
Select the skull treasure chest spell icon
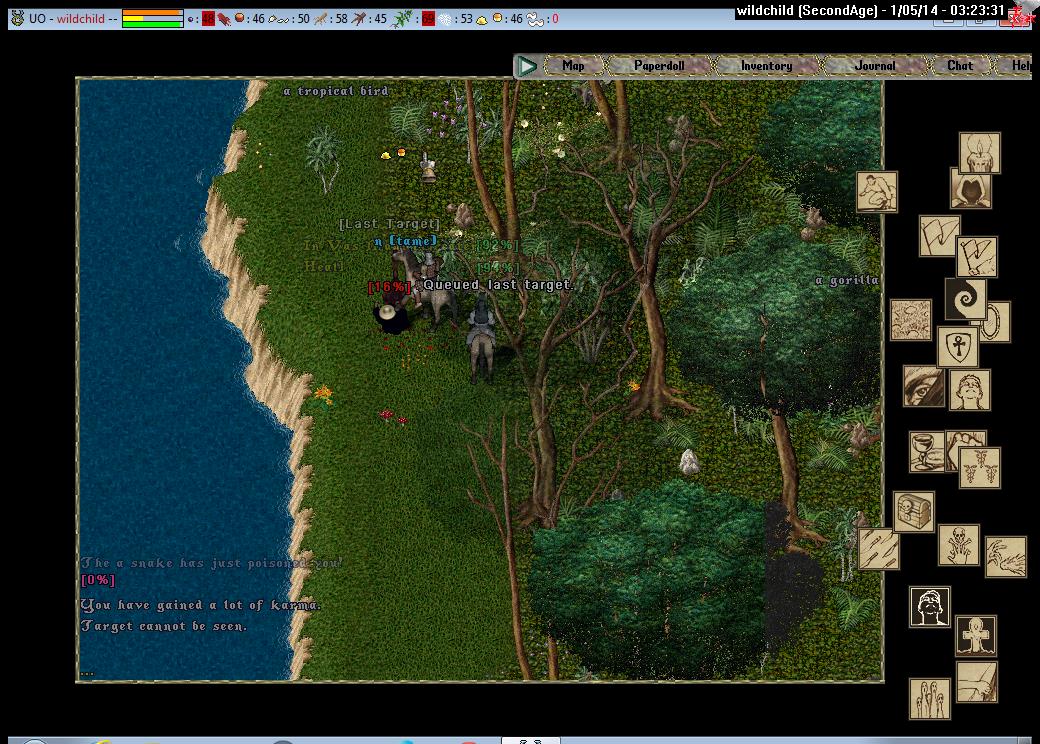tap(914, 511)
